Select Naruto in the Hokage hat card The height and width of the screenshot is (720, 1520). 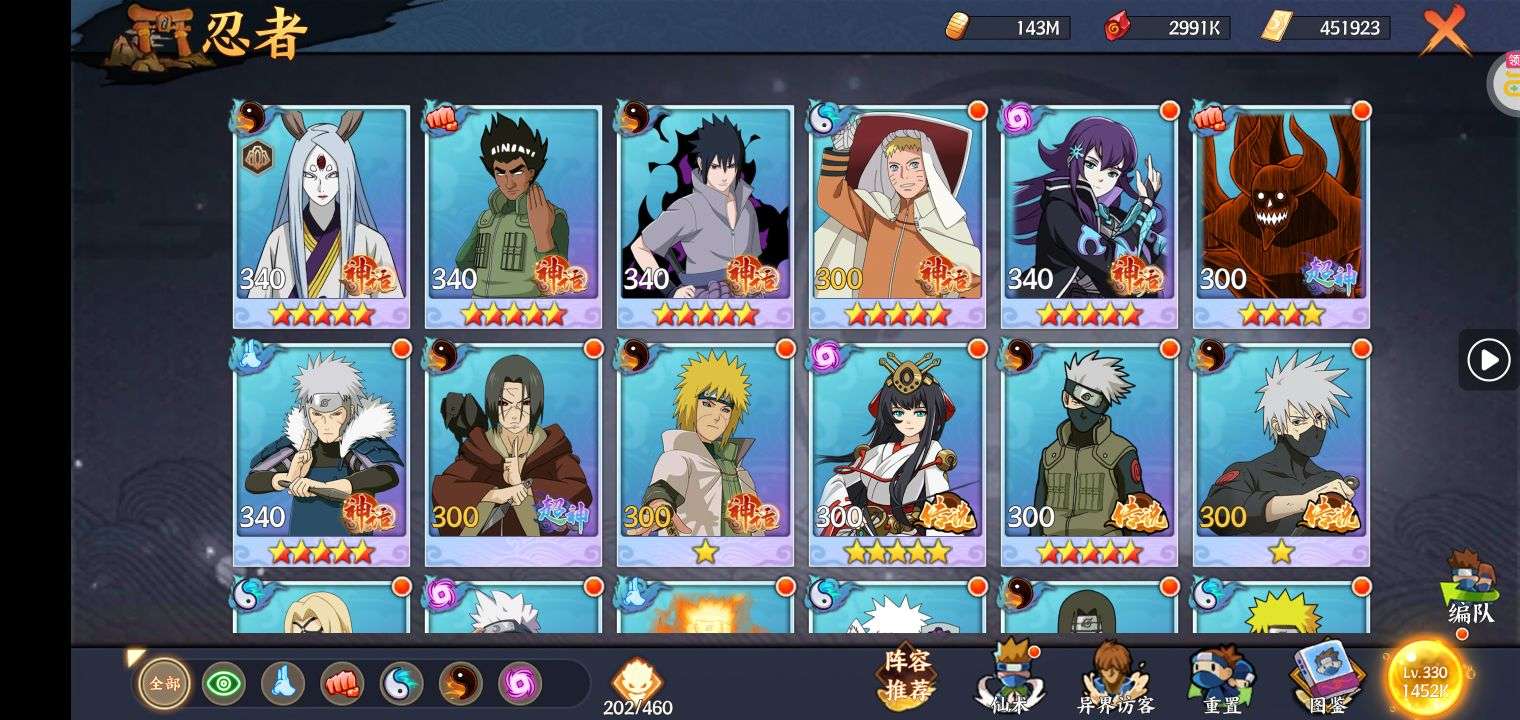[x=897, y=215]
